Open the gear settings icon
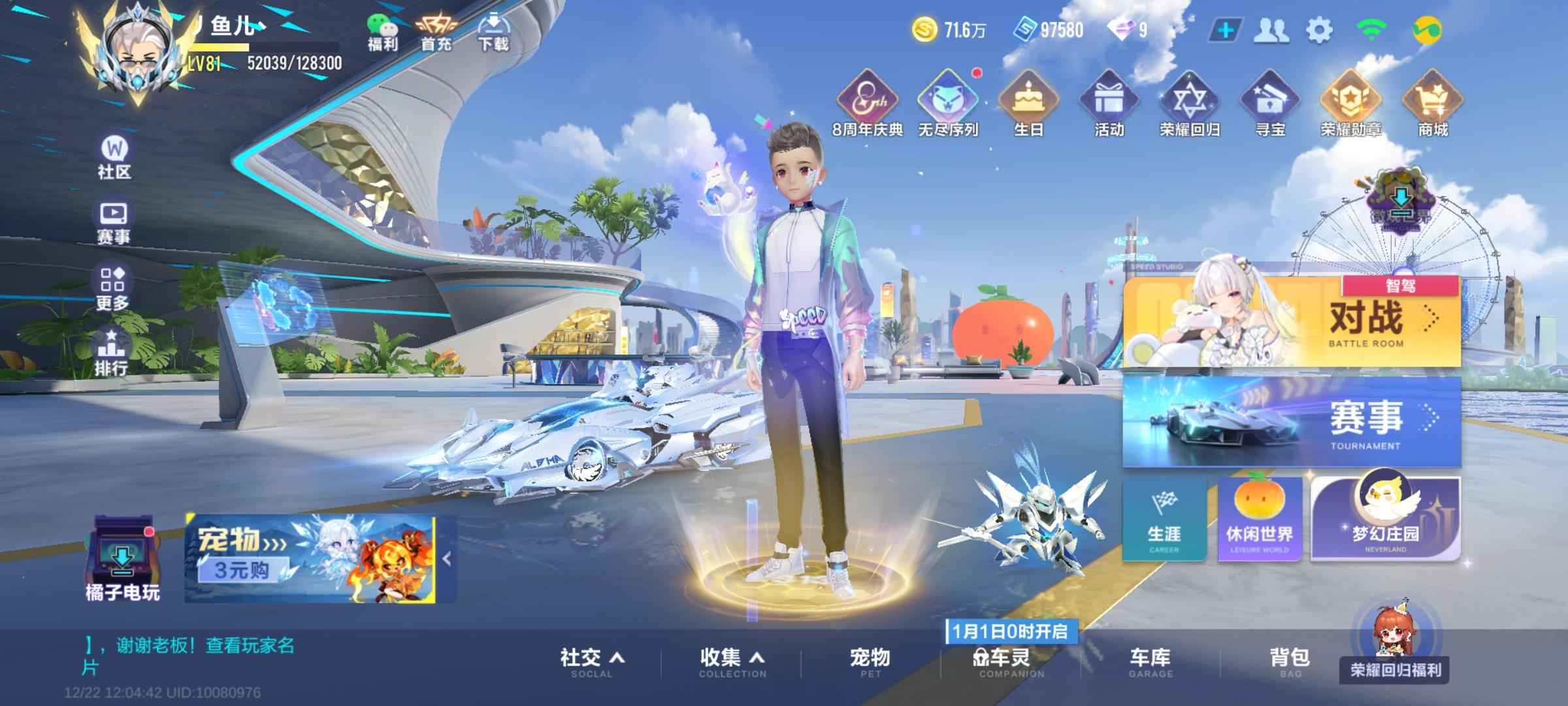This screenshot has width=1568, height=706. [x=1318, y=30]
